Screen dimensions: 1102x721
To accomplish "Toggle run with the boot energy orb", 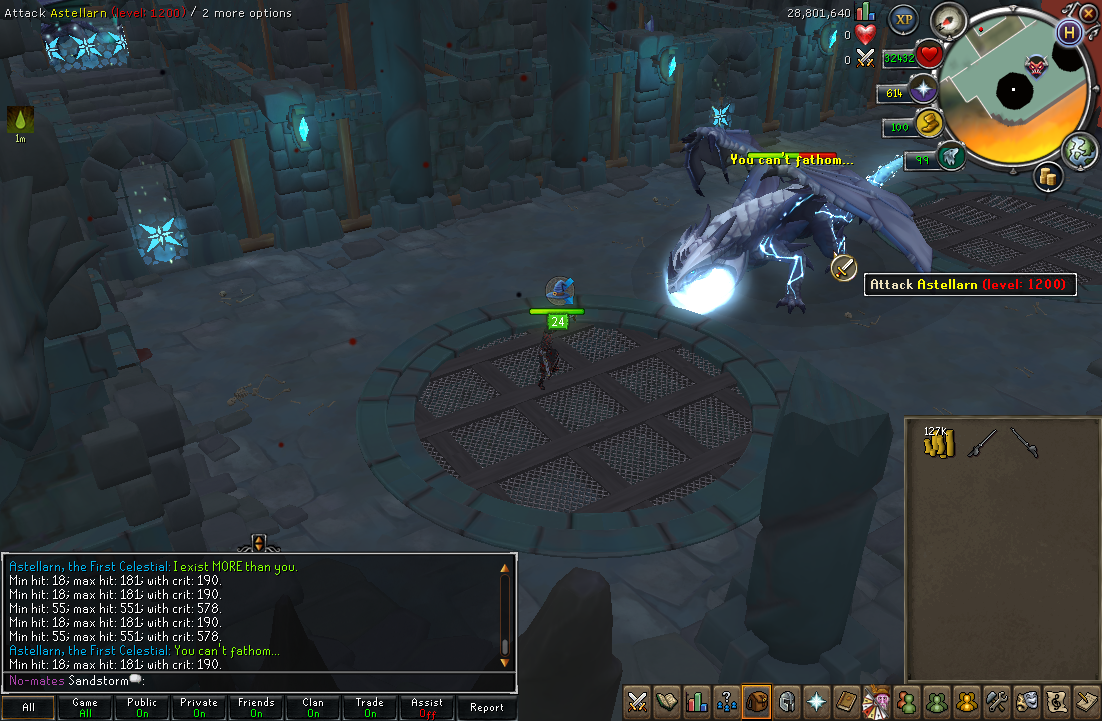I will [931, 126].
